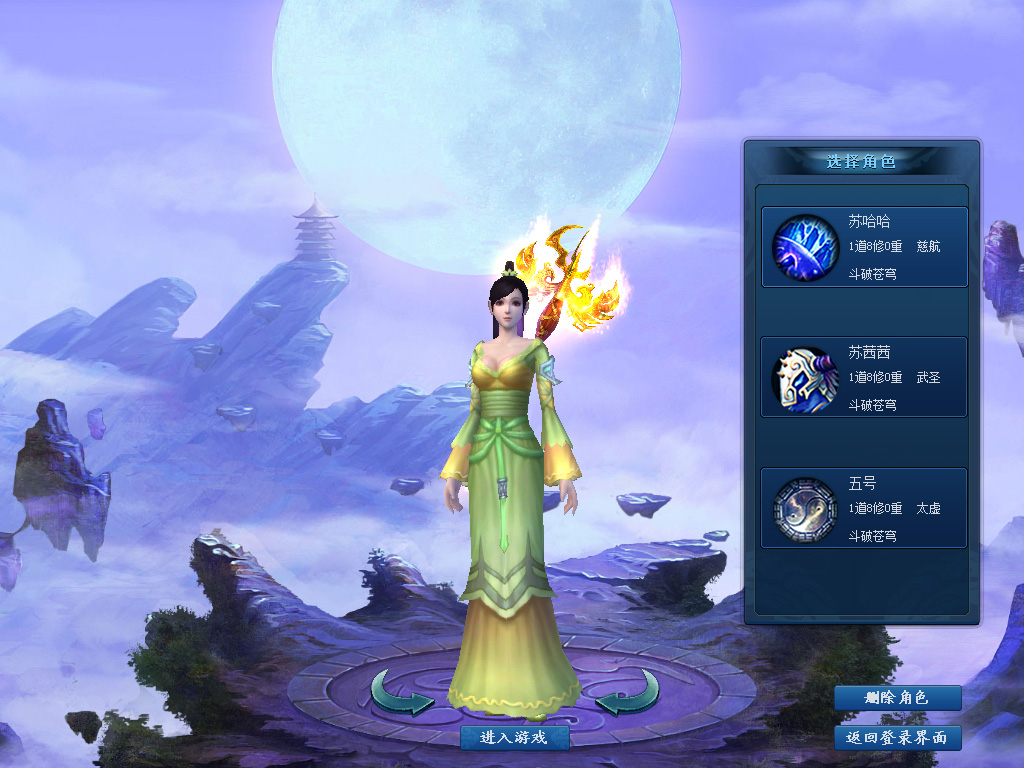This screenshot has height=768, width=1024.
Task: Select the character 苏哈哈
Action: coord(864,247)
